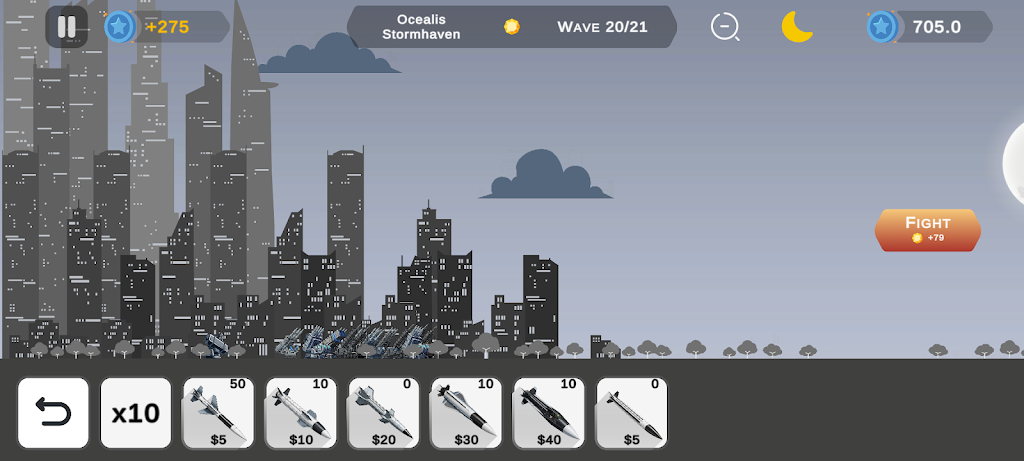Select the $20 missile slot
The height and width of the screenshot is (461, 1024).
click(384, 413)
